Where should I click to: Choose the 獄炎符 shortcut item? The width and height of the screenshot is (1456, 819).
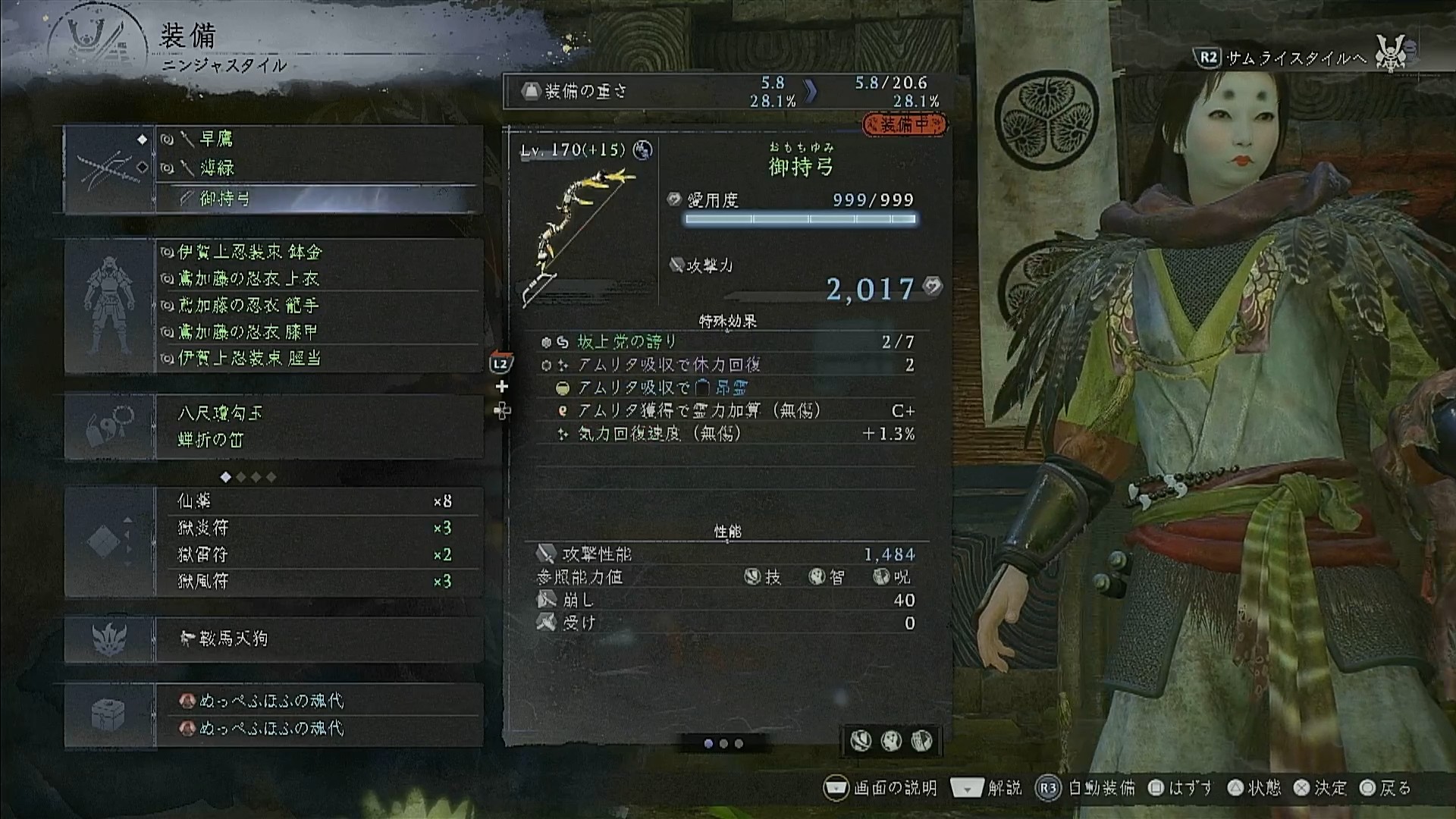pos(318,528)
